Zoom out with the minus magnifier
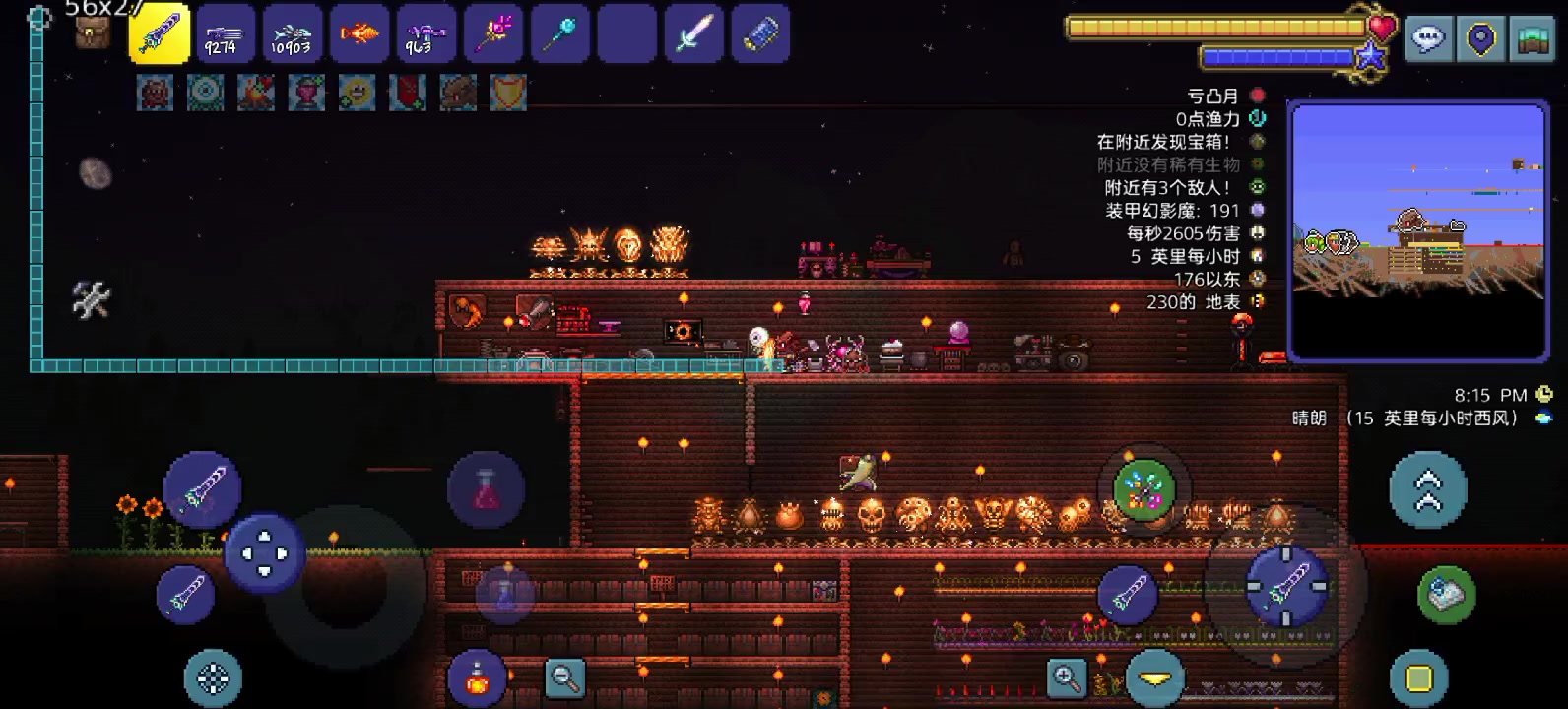1568x709 pixels. pyautogui.click(x=565, y=677)
